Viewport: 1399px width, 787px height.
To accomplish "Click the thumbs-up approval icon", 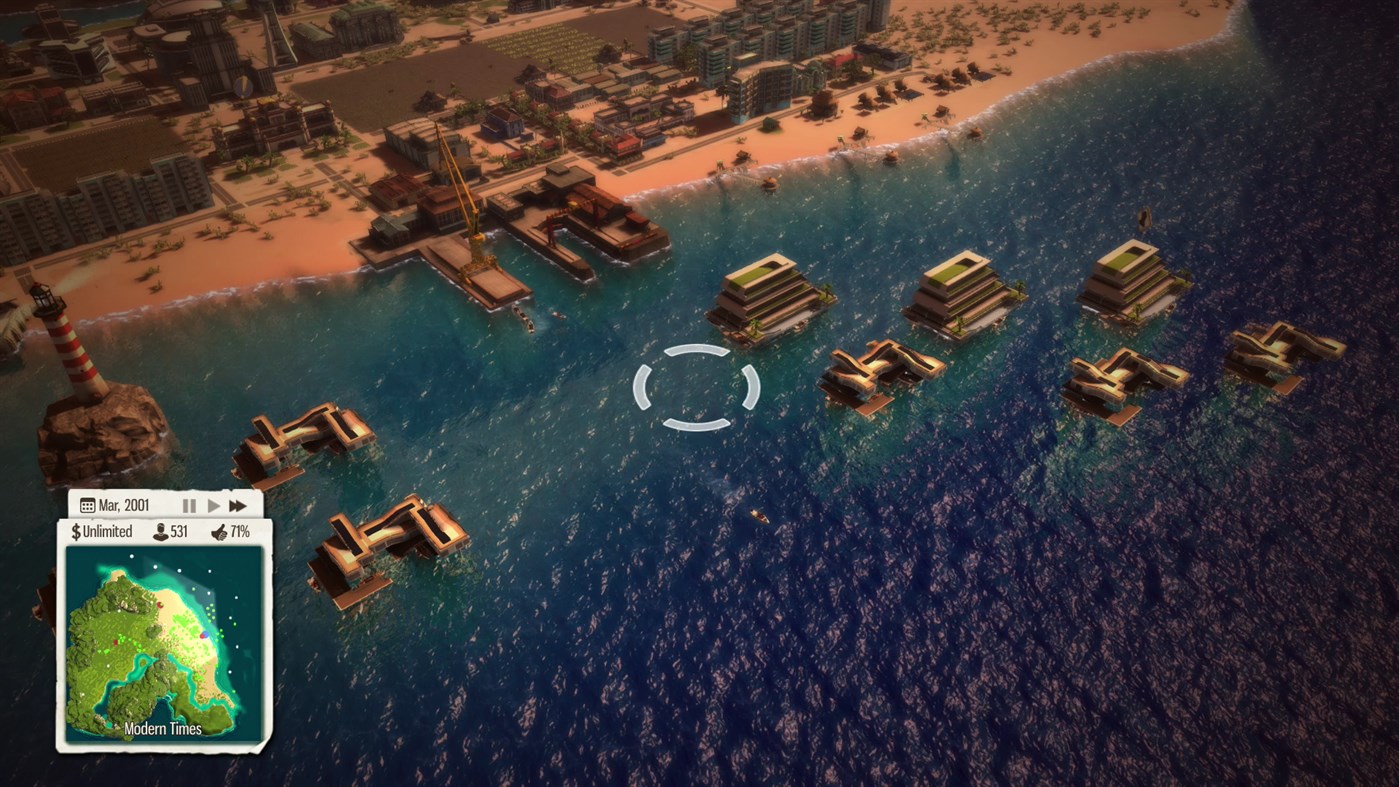I will 219,531.
